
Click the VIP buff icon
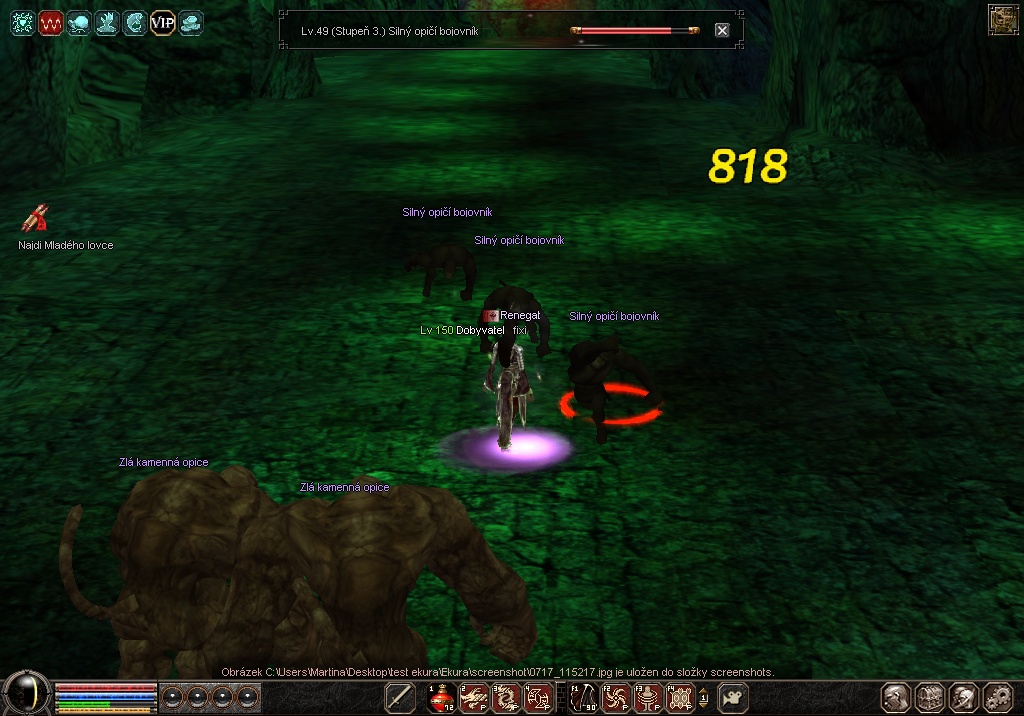click(x=162, y=22)
